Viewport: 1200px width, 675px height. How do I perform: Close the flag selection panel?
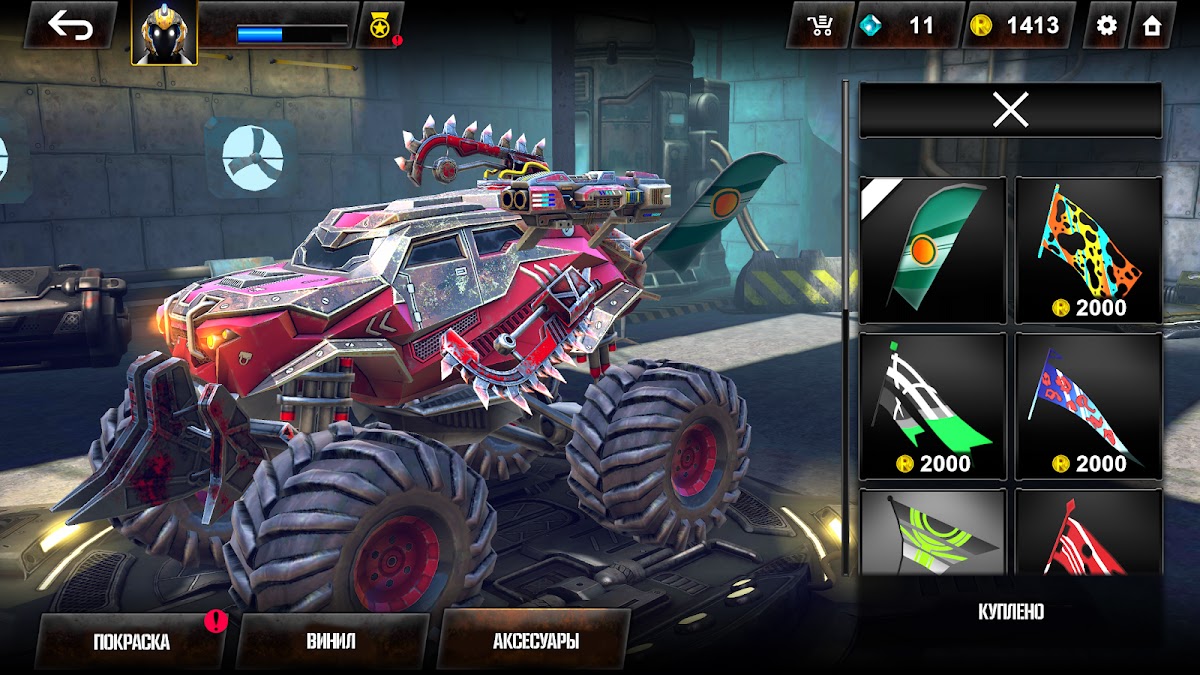pos(1010,110)
